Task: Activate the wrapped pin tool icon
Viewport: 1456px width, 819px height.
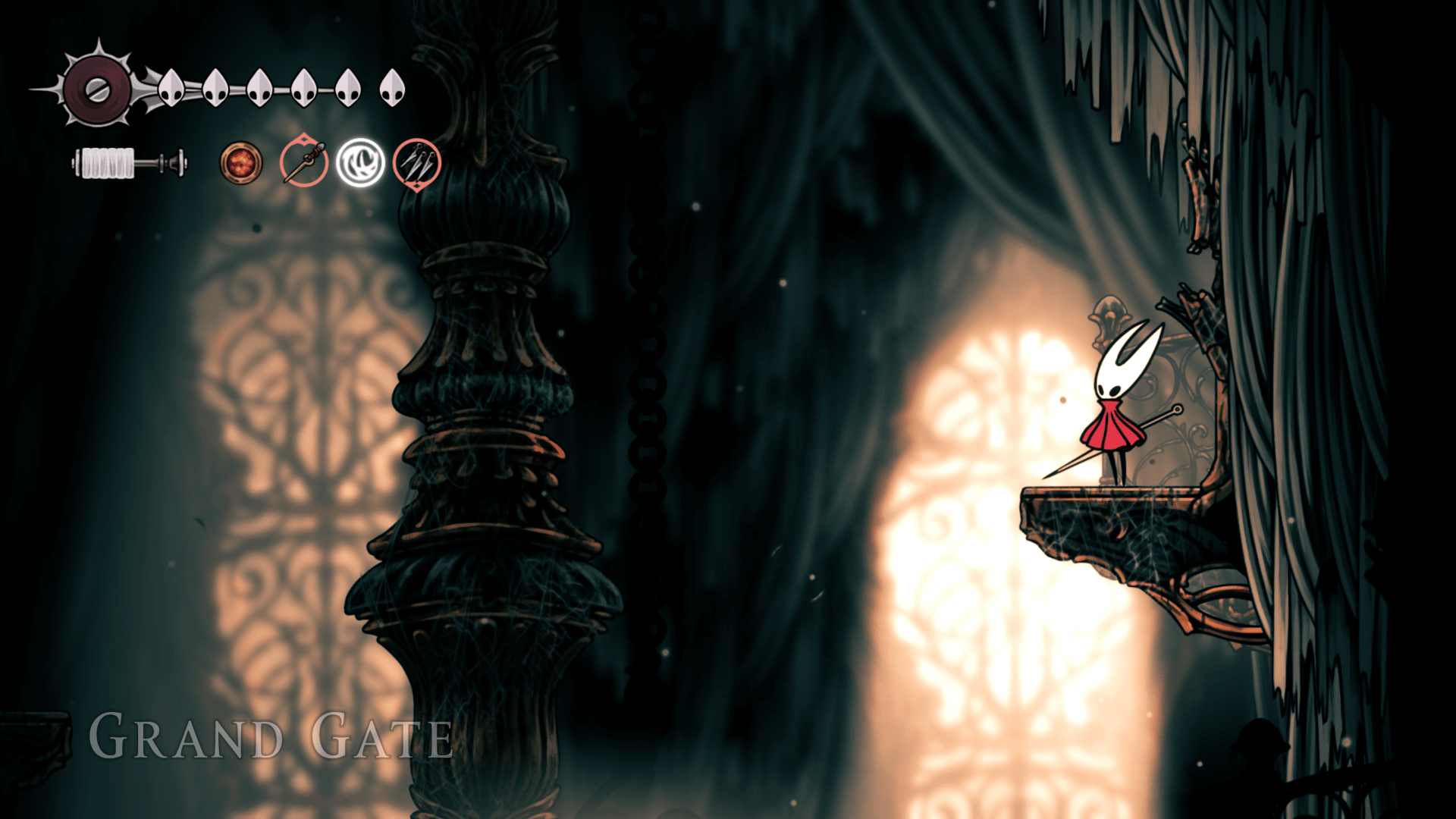Action: coord(303,162)
